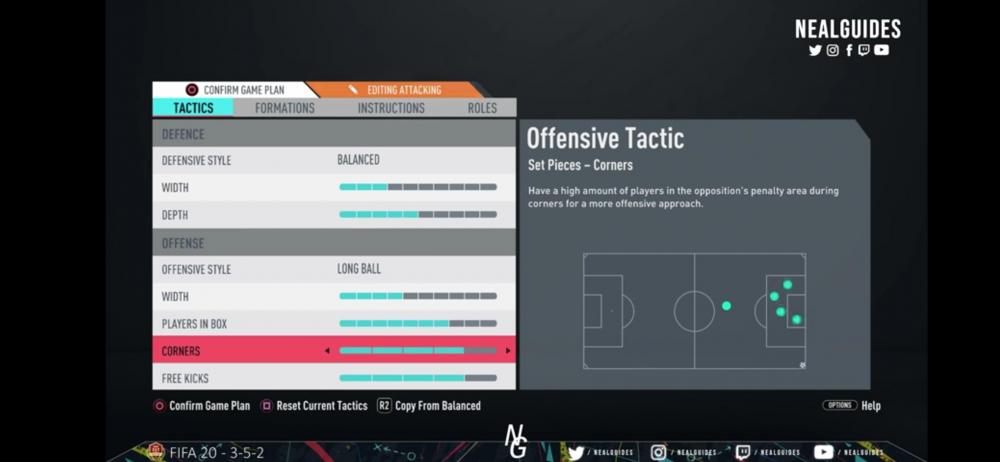Click the Corners right arrow to increase
This screenshot has width=1000, height=462.
508,351
